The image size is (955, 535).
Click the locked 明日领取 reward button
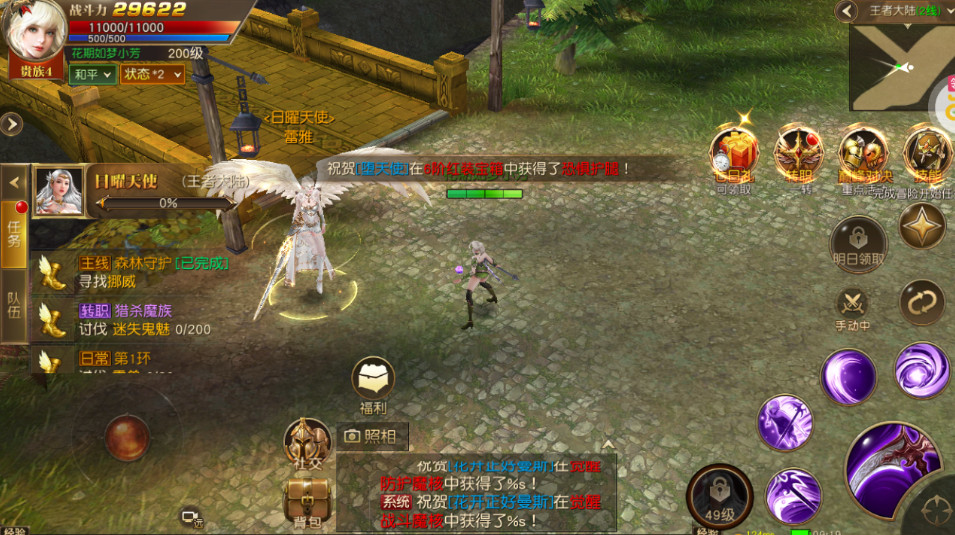click(858, 242)
